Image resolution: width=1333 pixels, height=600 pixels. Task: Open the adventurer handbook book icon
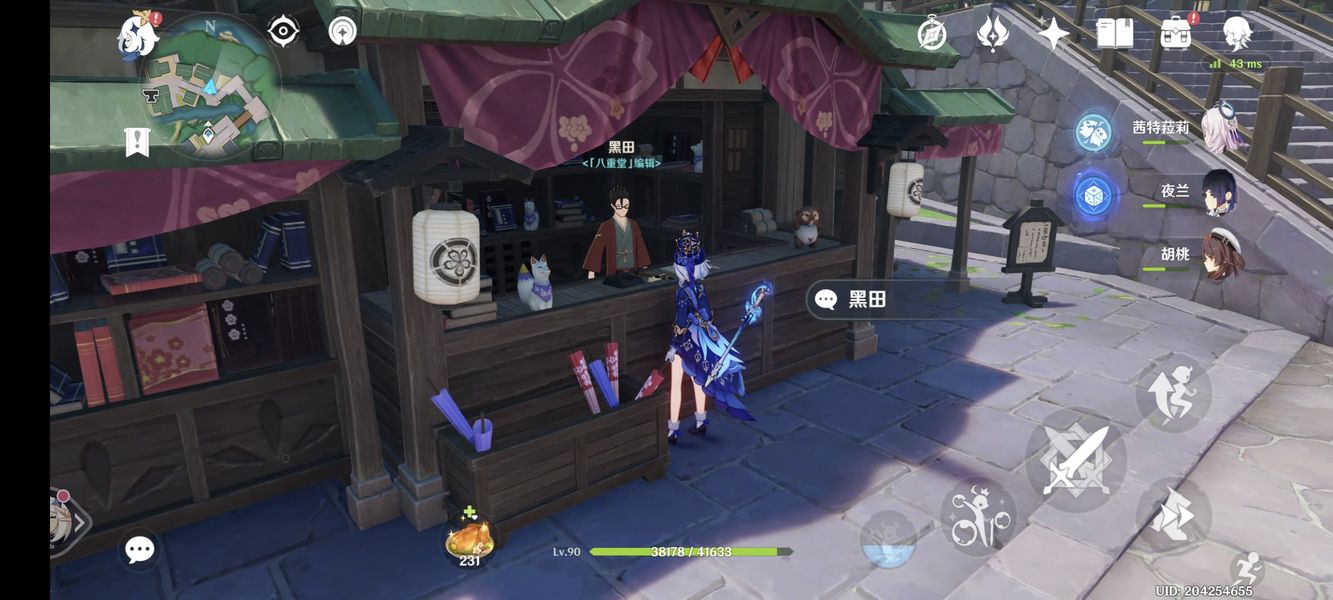coord(1114,34)
